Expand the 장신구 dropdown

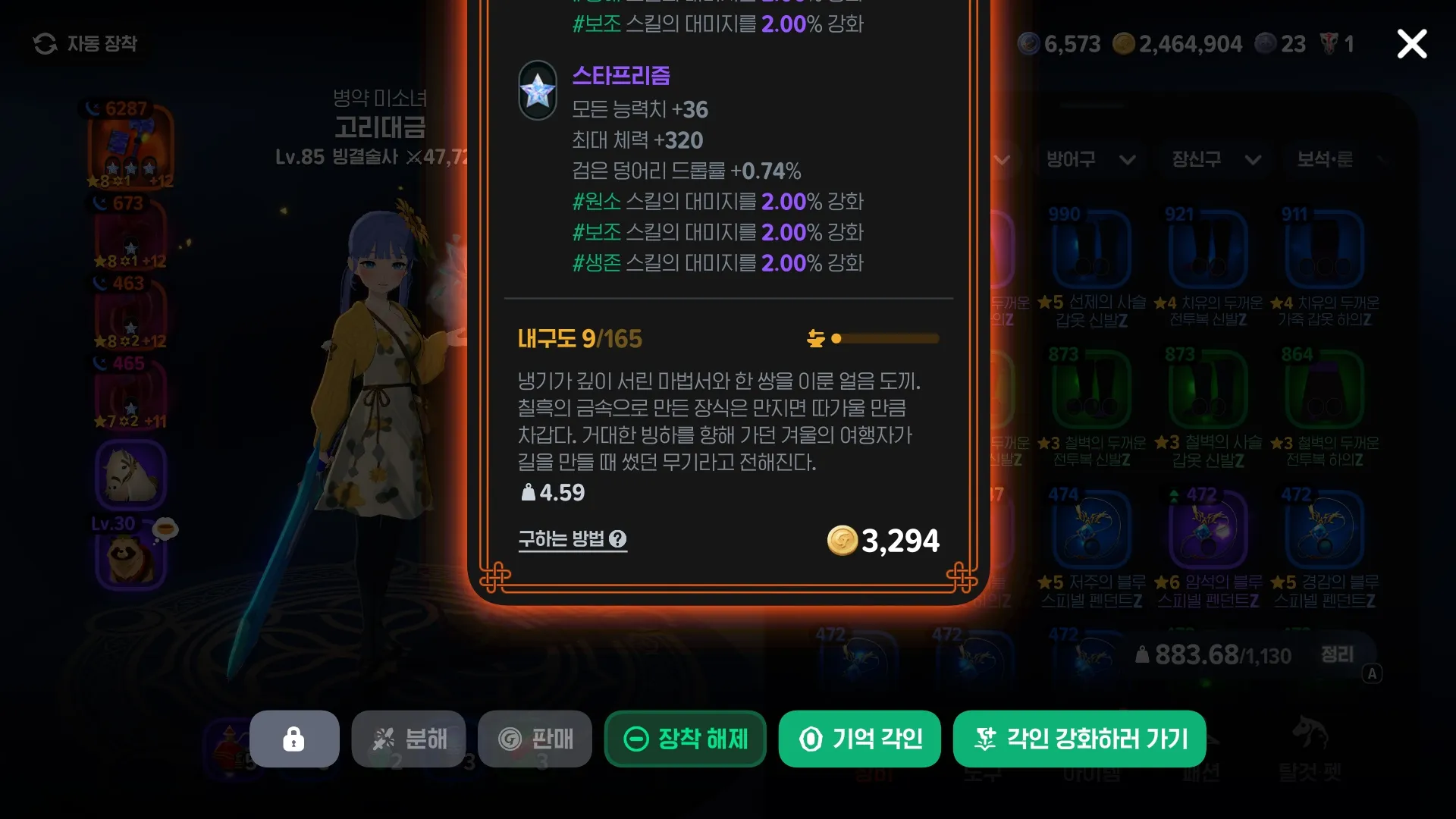click(1212, 160)
